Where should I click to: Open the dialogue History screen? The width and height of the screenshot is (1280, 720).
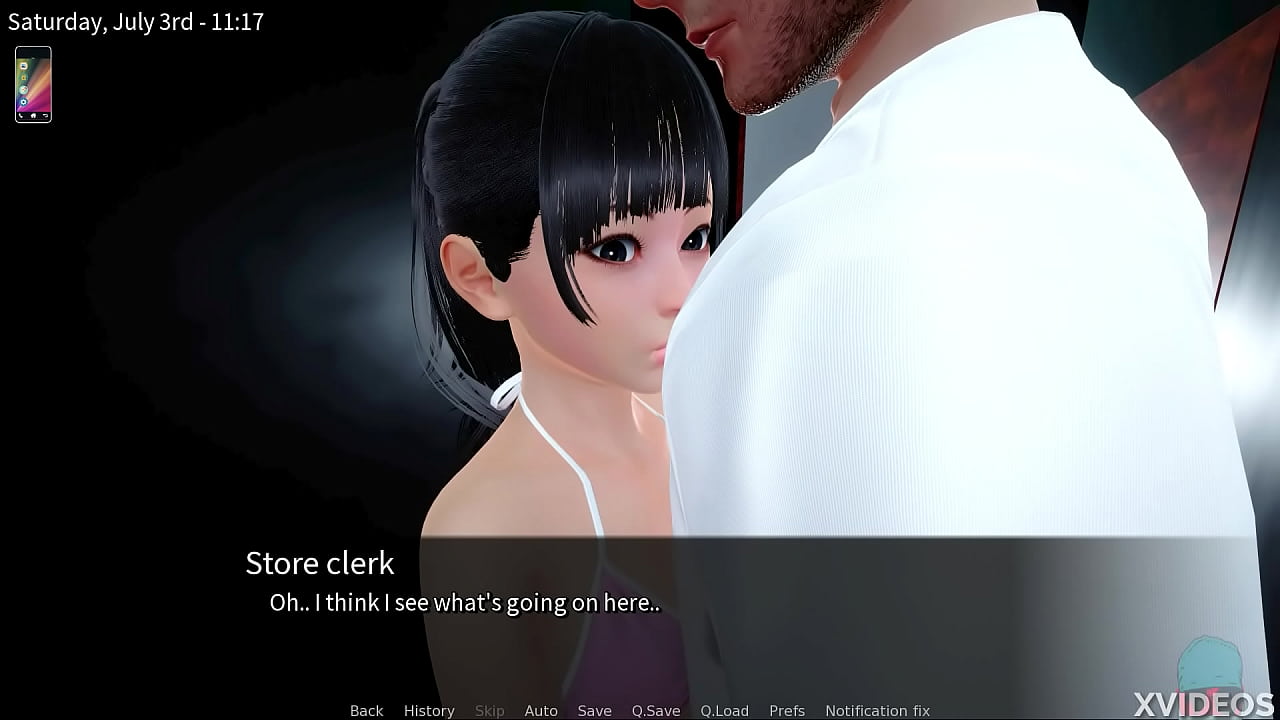click(428, 710)
